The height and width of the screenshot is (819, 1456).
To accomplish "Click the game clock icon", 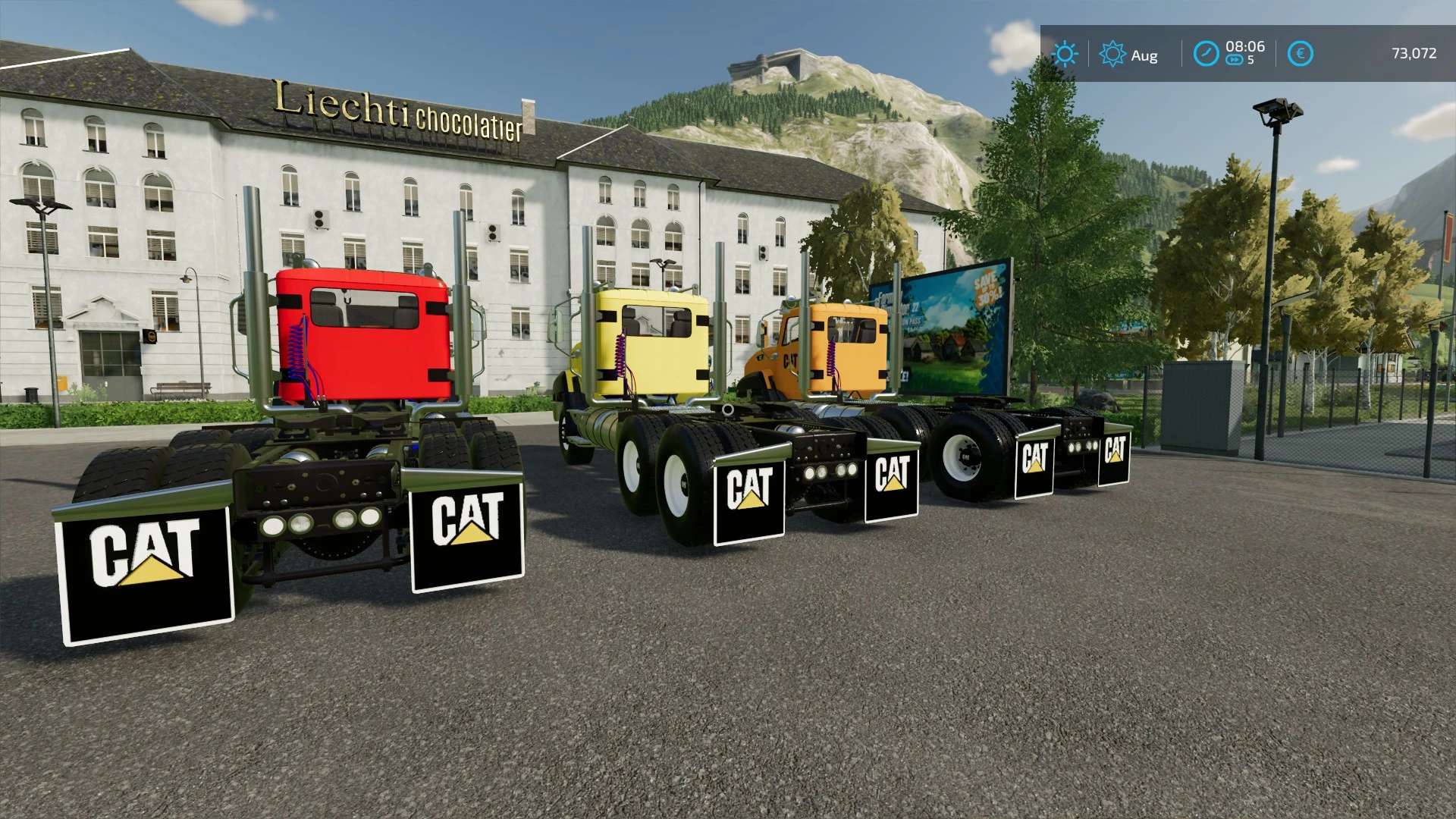I will (1206, 54).
